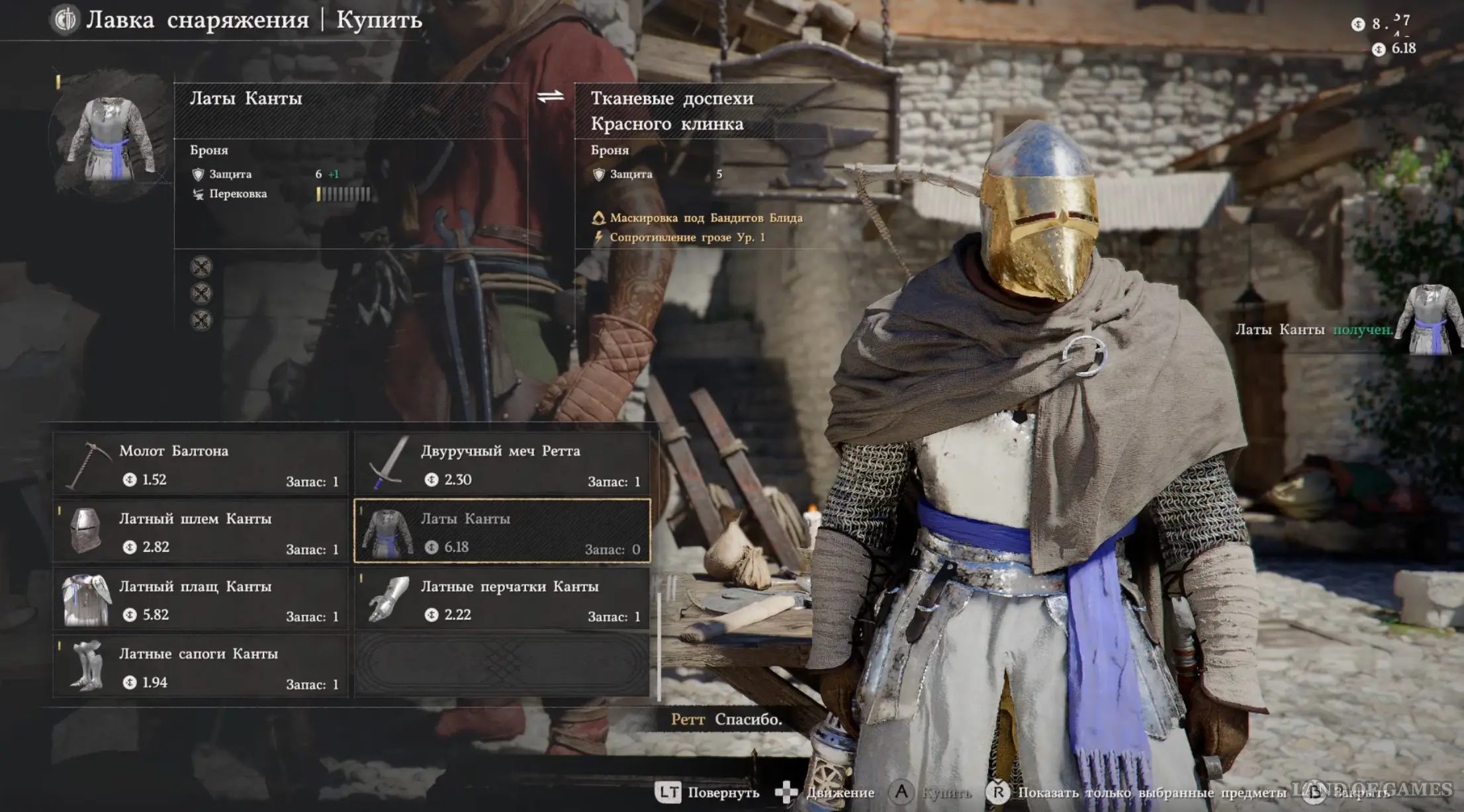Click the highlighted Латы Канты shop entry

(x=502, y=531)
